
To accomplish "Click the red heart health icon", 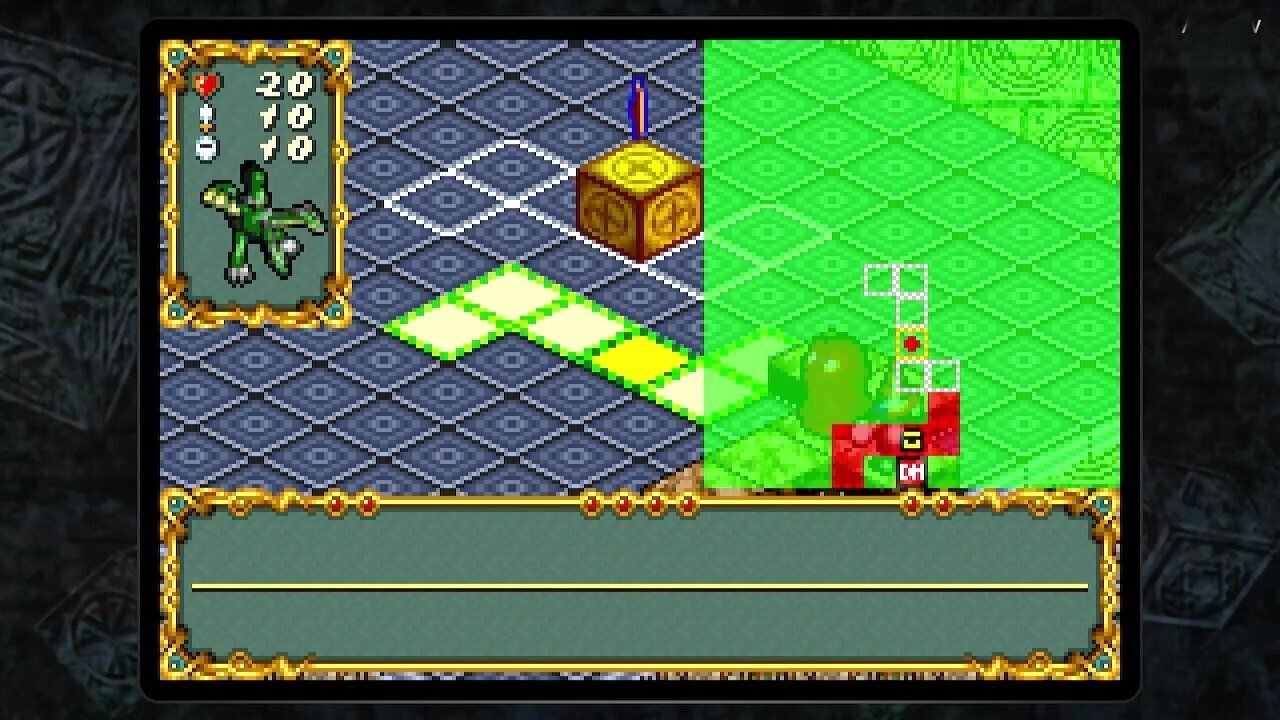I will tap(205, 85).
